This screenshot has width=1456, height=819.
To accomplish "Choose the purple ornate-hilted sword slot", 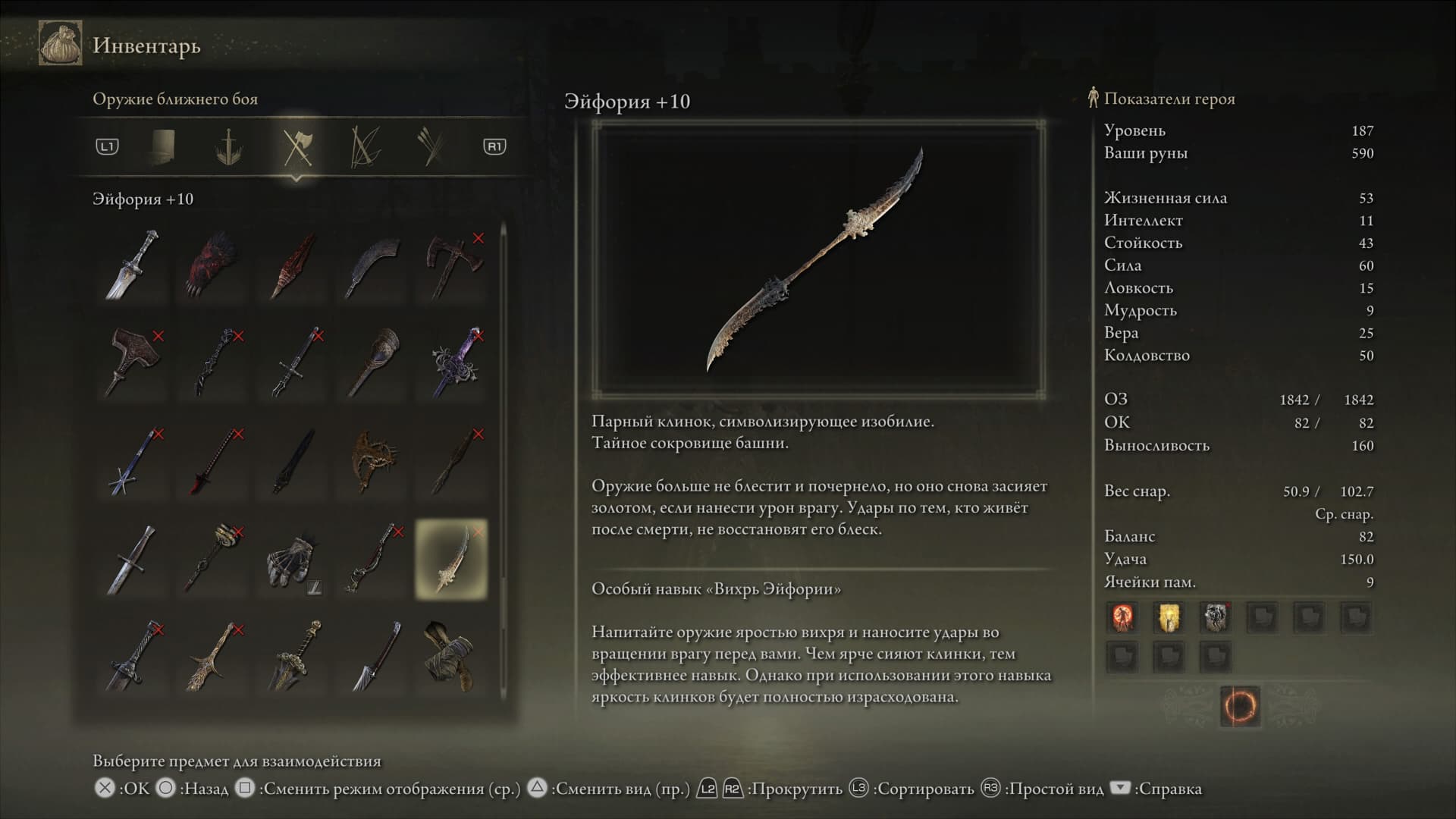I will [452, 362].
